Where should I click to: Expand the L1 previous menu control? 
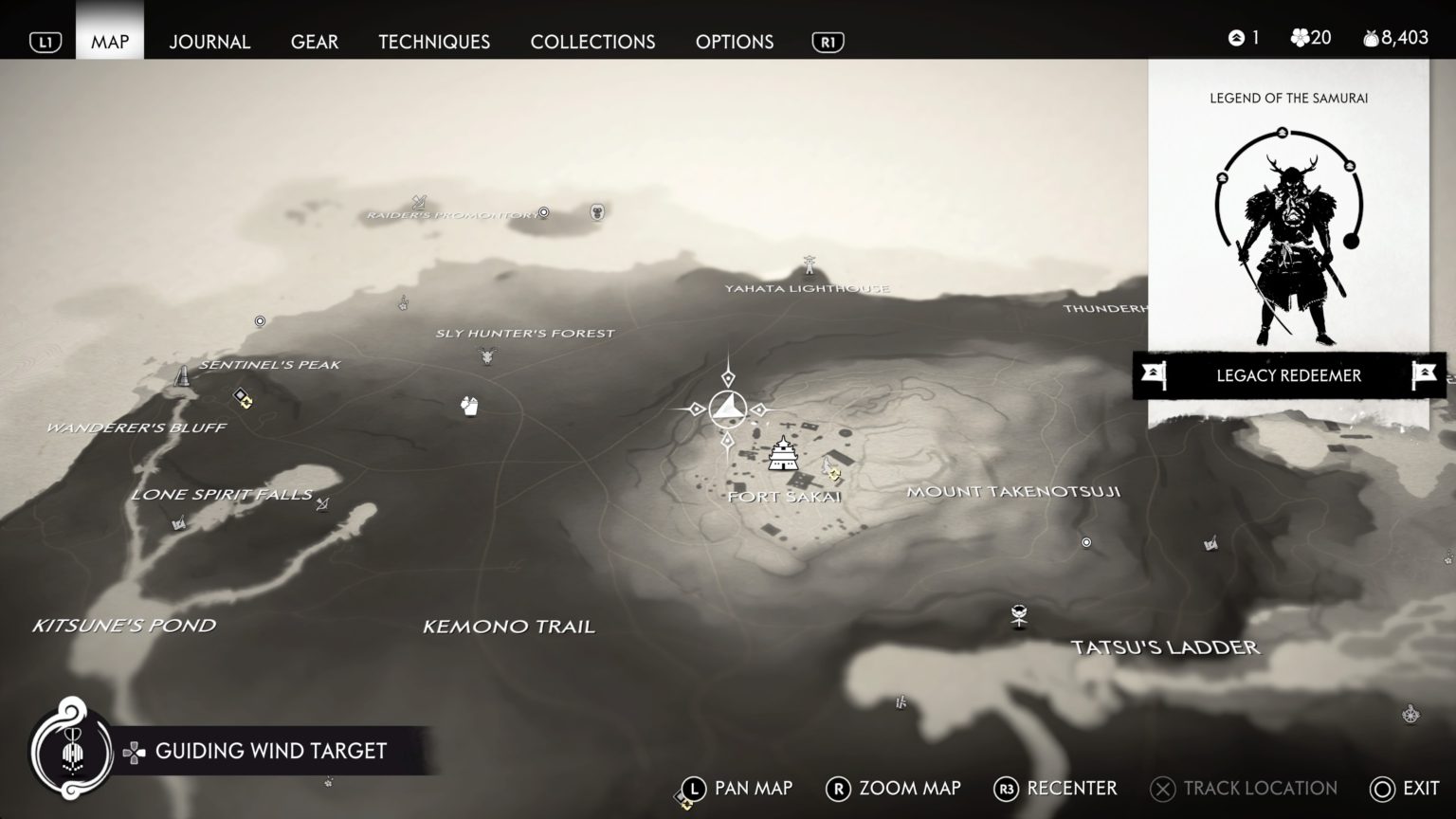[45, 41]
